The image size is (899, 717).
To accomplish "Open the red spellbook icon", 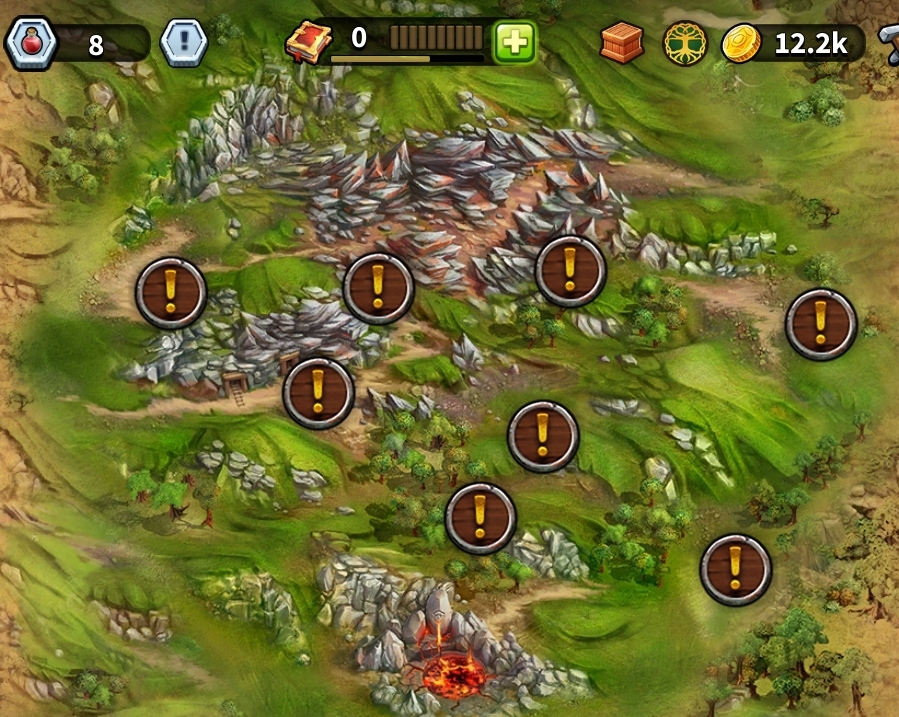I will pos(308,43).
